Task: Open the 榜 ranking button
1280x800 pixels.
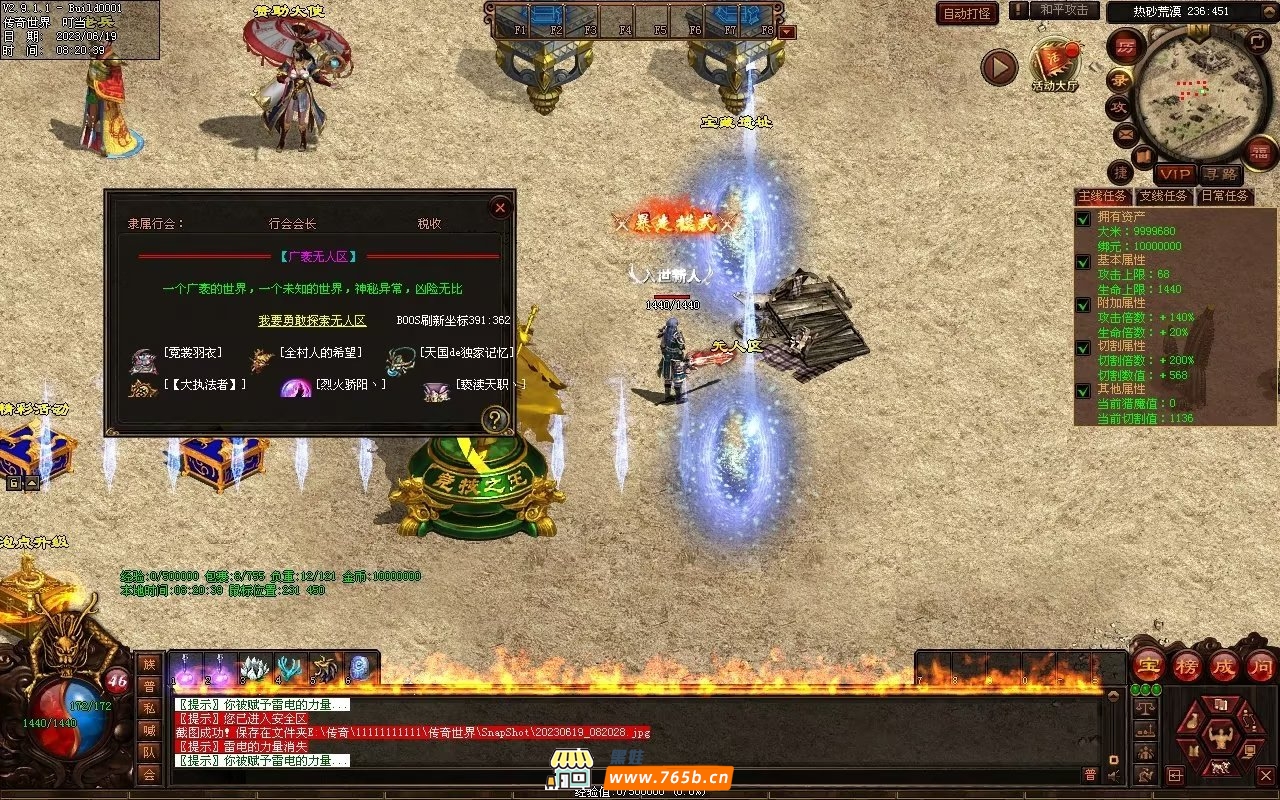Action: coord(1187,665)
